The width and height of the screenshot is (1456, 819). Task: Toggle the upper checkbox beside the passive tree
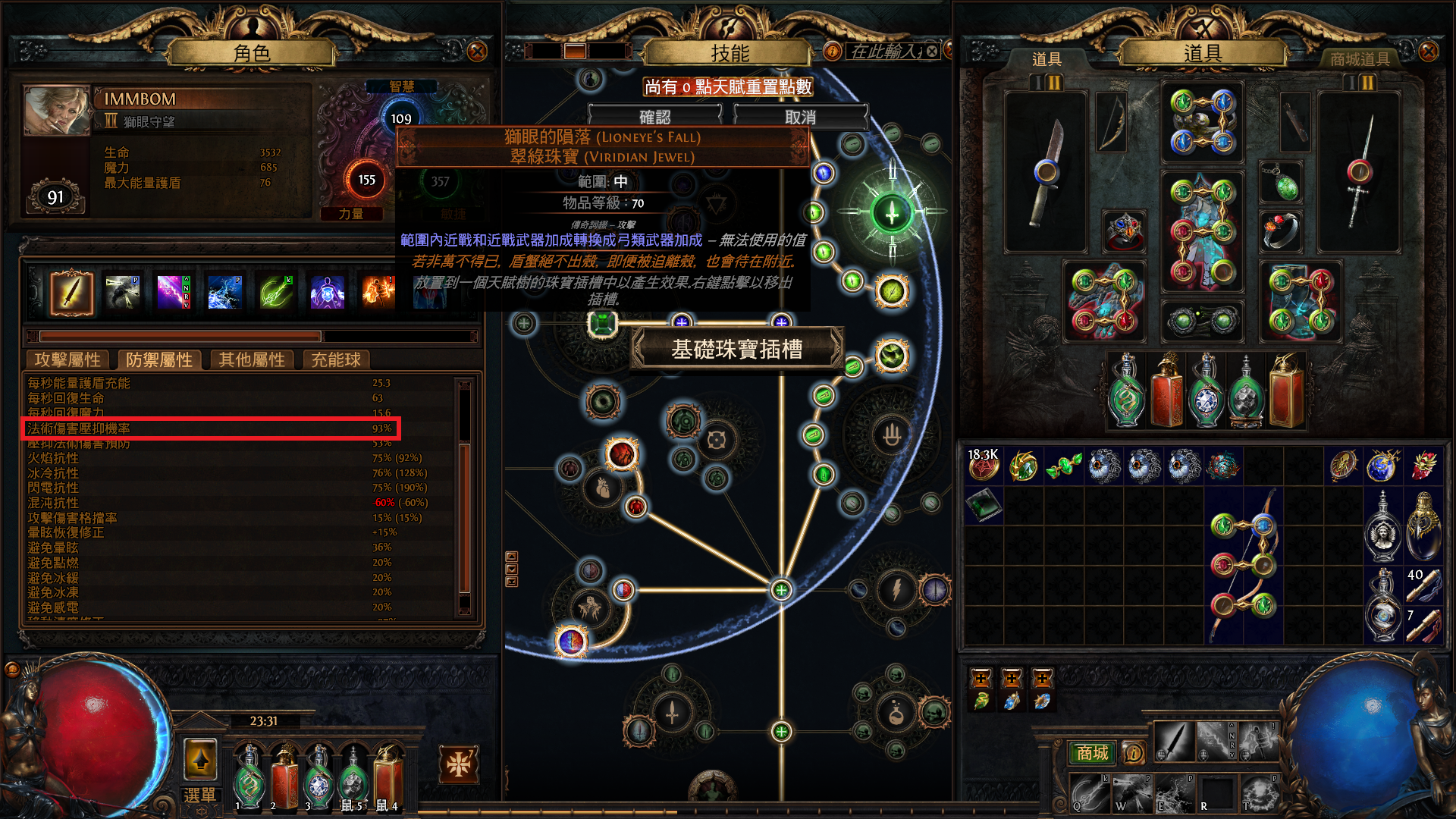coord(512,556)
